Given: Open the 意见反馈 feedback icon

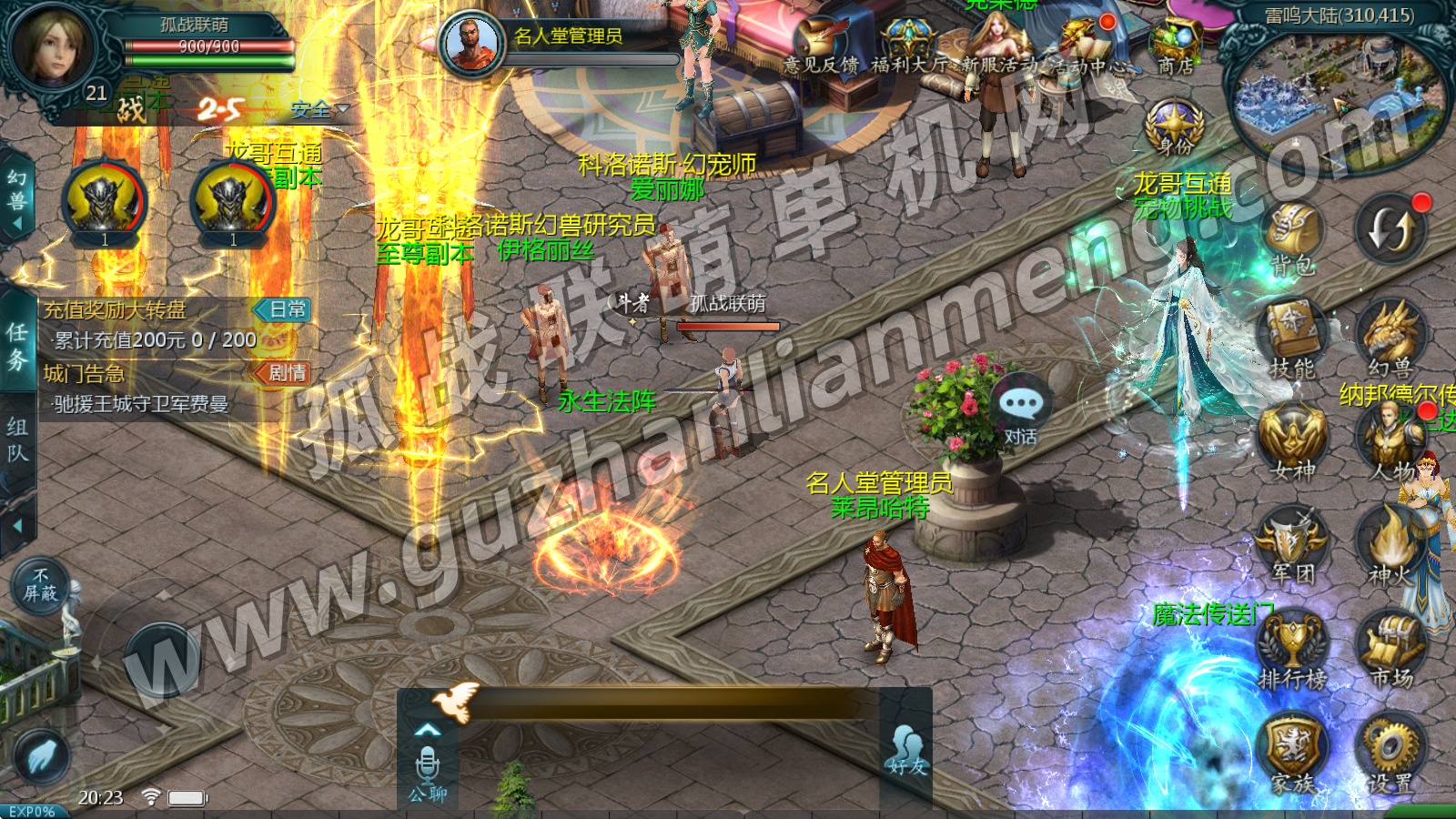Looking at the screenshot, I should 820,45.
